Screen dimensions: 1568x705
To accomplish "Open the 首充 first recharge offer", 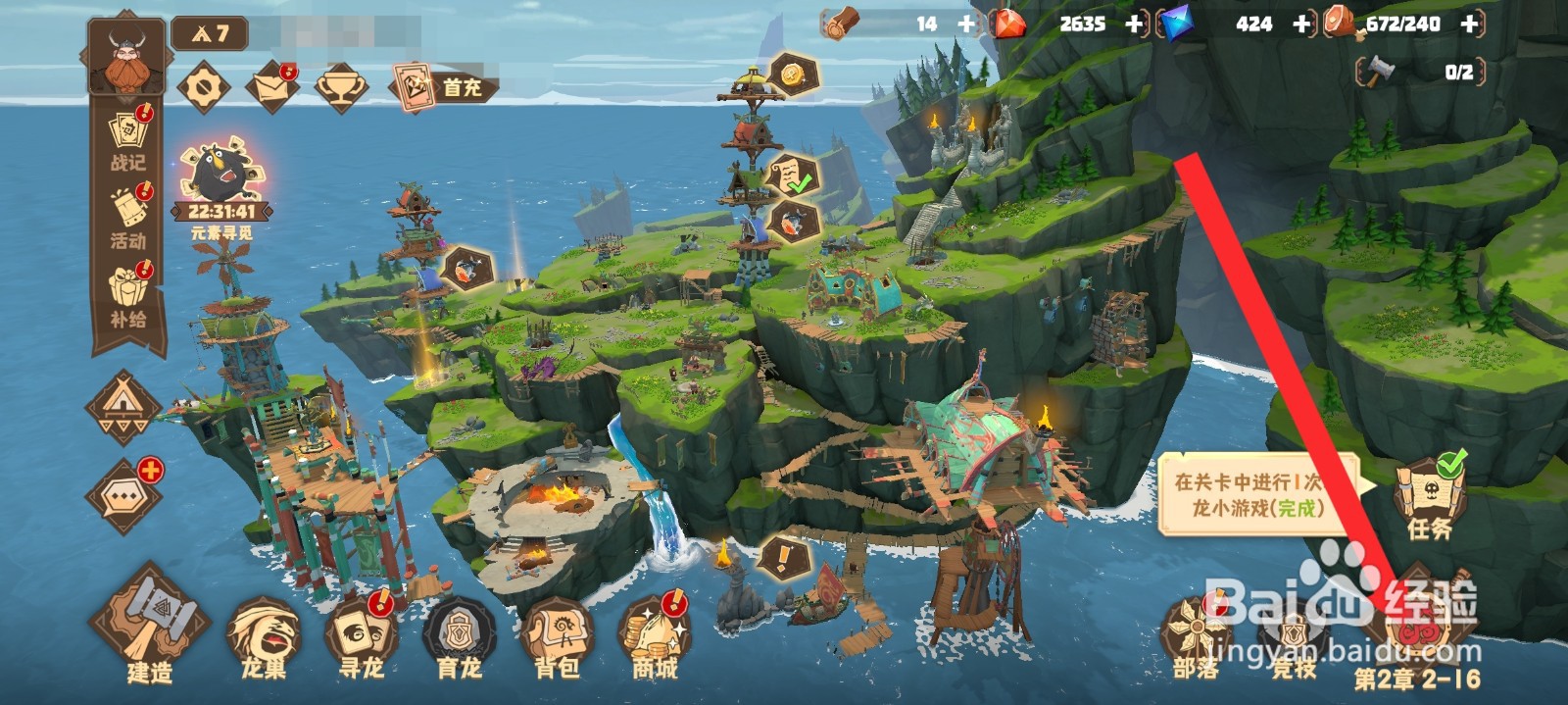I will 441,87.
